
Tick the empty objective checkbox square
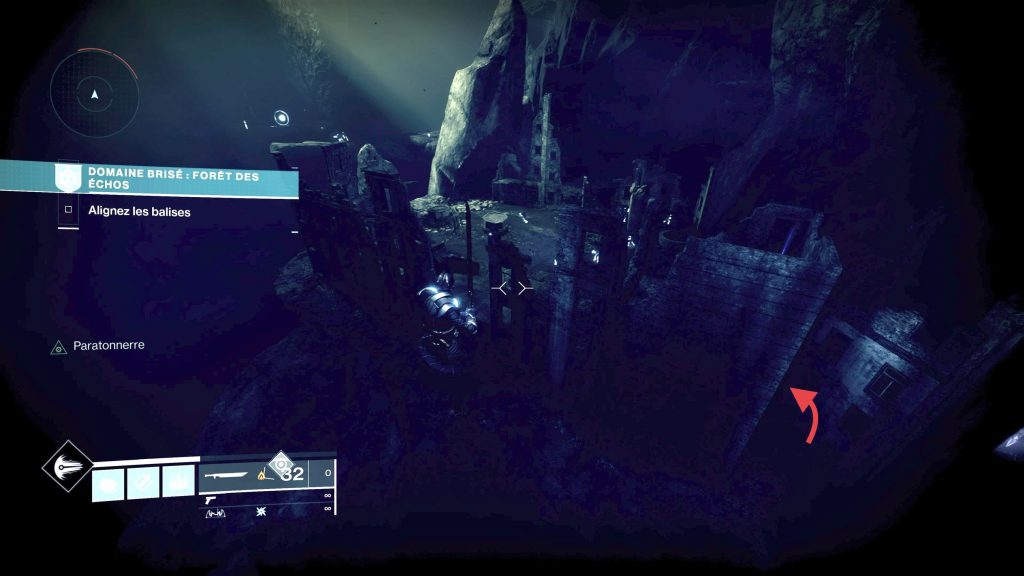click(68, 211)
